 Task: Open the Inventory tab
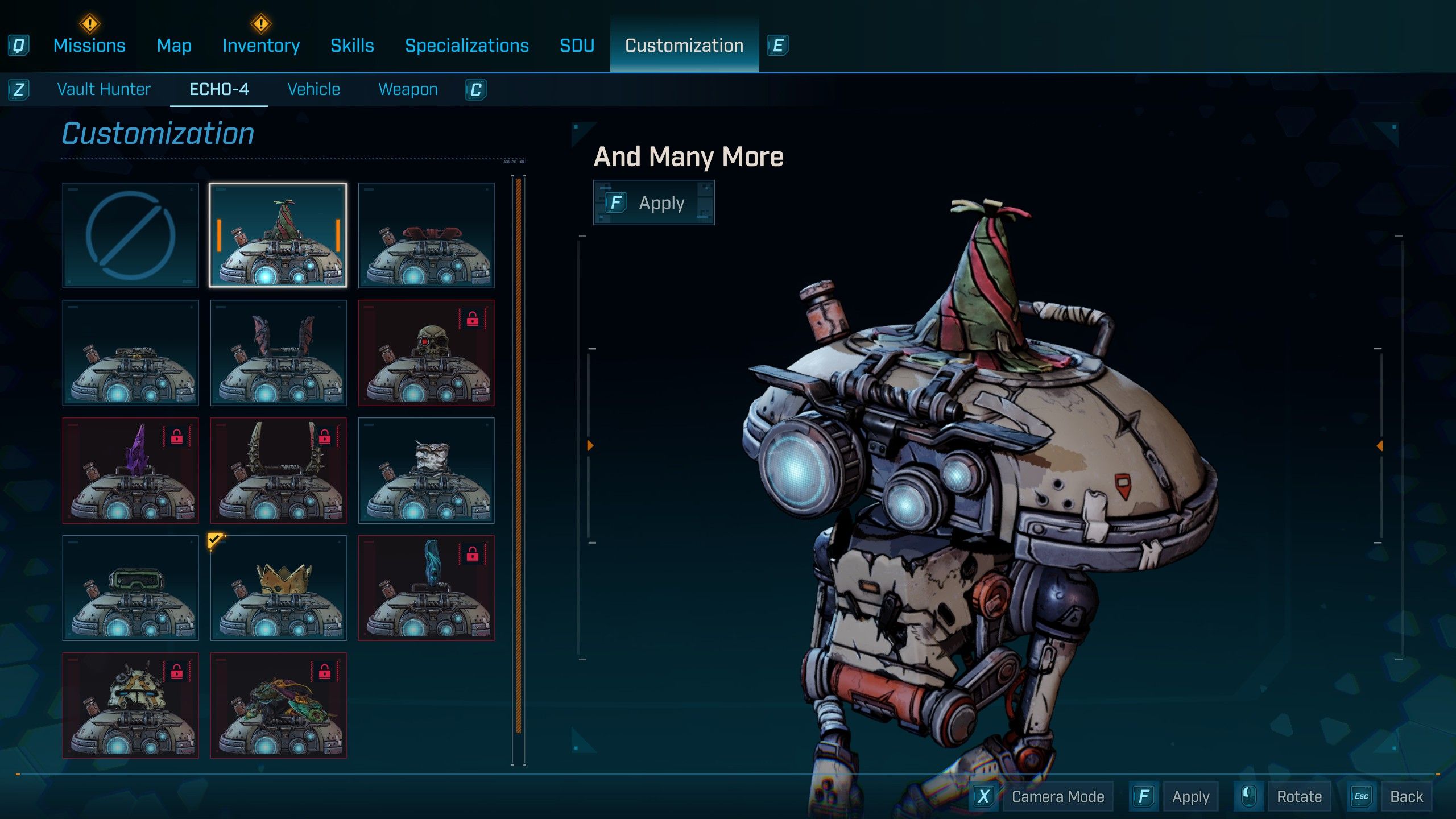pyautogui.click(x=261, y=45)
